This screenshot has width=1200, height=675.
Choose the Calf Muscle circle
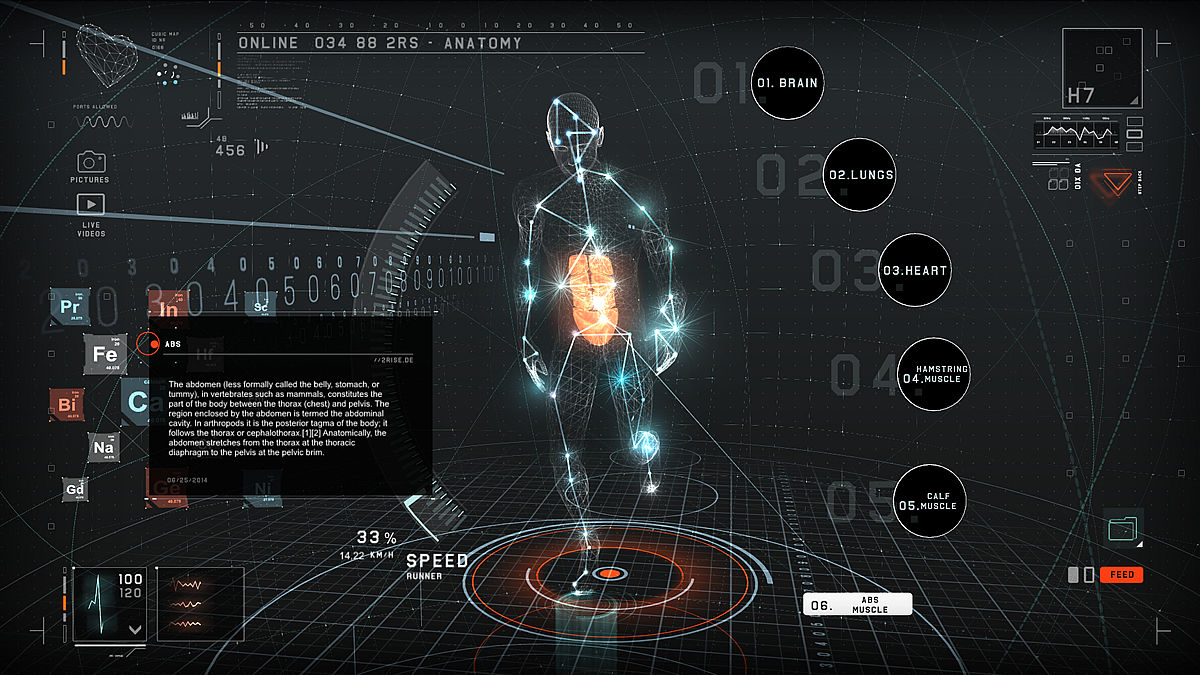coord(929,501)
